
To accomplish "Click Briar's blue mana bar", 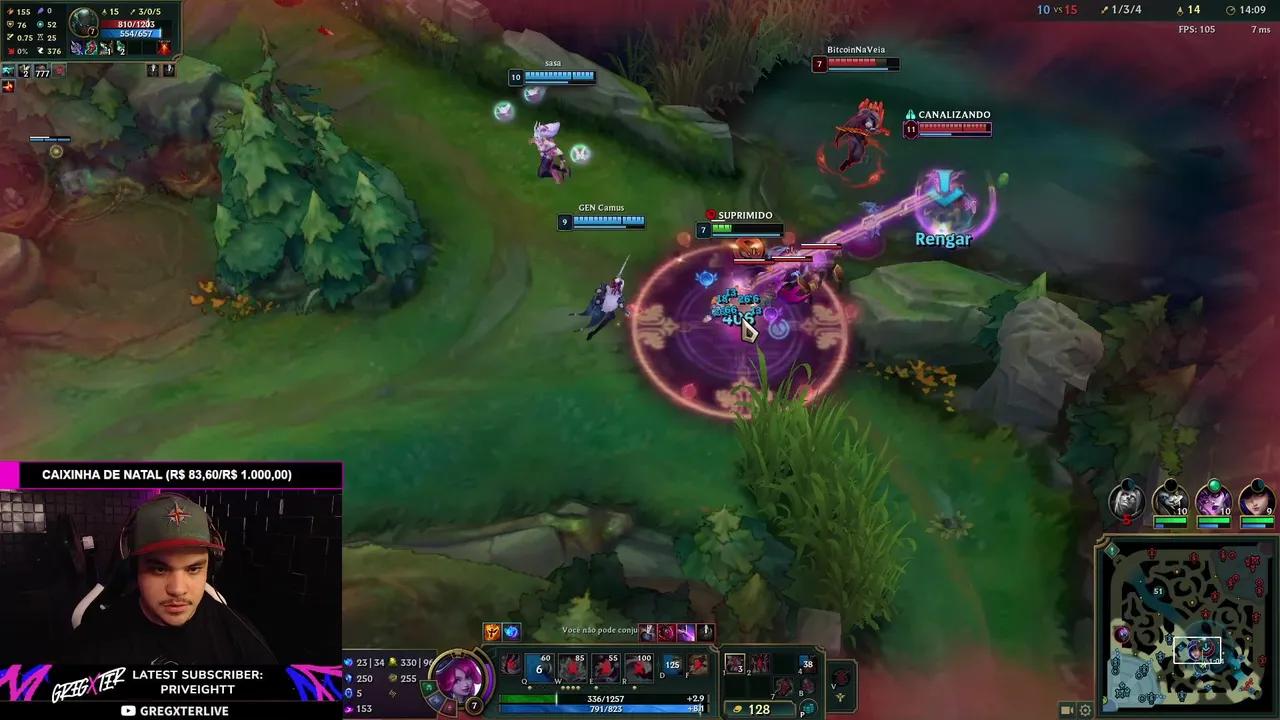I will point(605,708).
